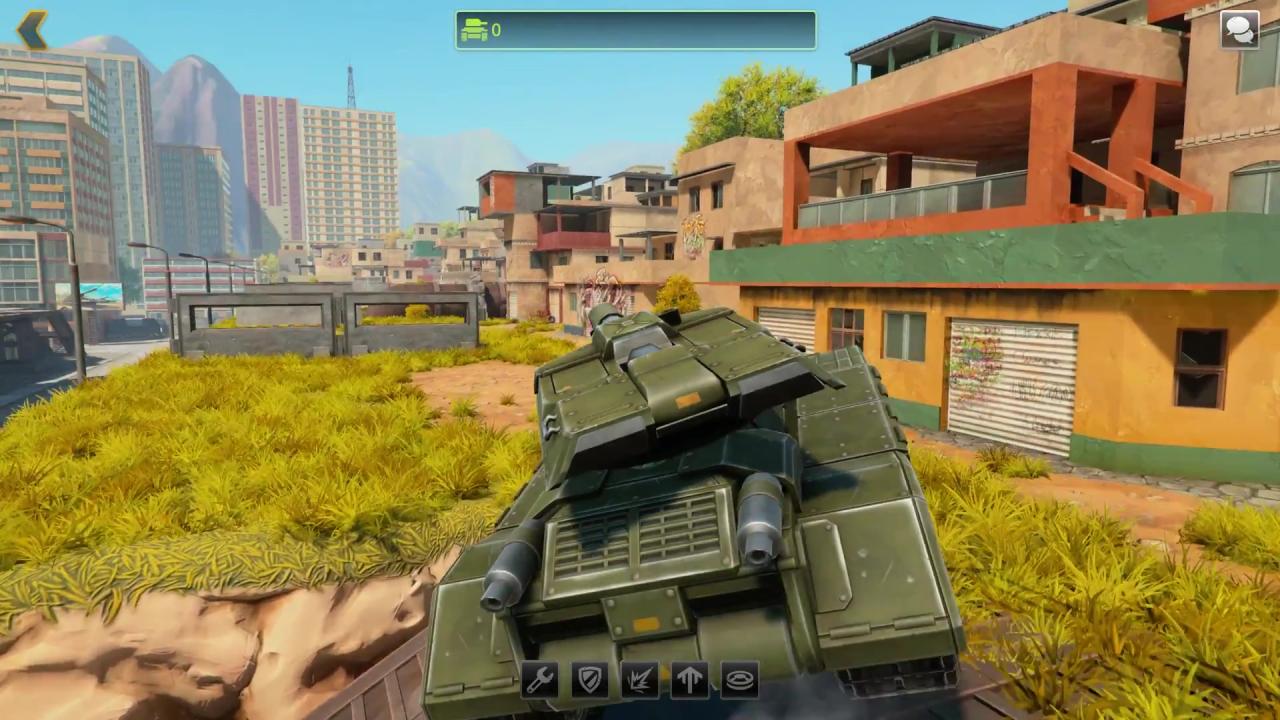Click the middle explosion supply slot
Image resolution: width=1280 pixels, height=720 pixels.
pos(639,681)
